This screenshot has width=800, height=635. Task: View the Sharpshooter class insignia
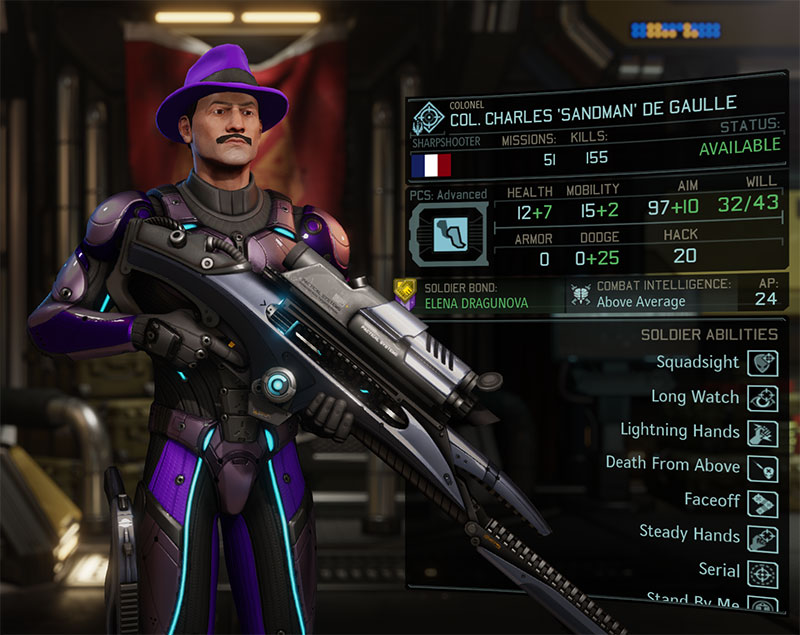[x=426, y=116]
